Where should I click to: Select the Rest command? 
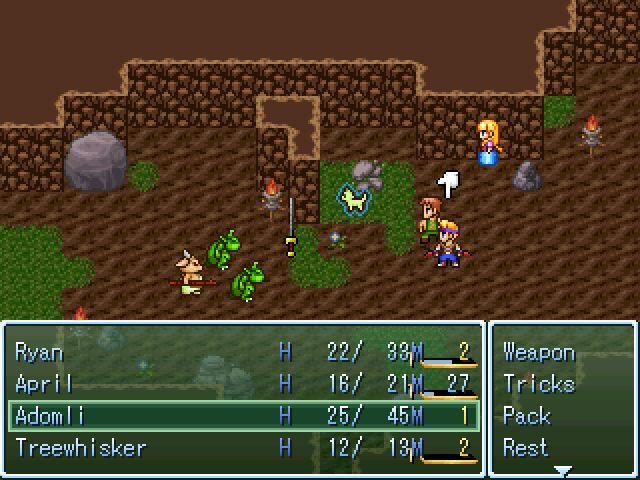(527, 448)
